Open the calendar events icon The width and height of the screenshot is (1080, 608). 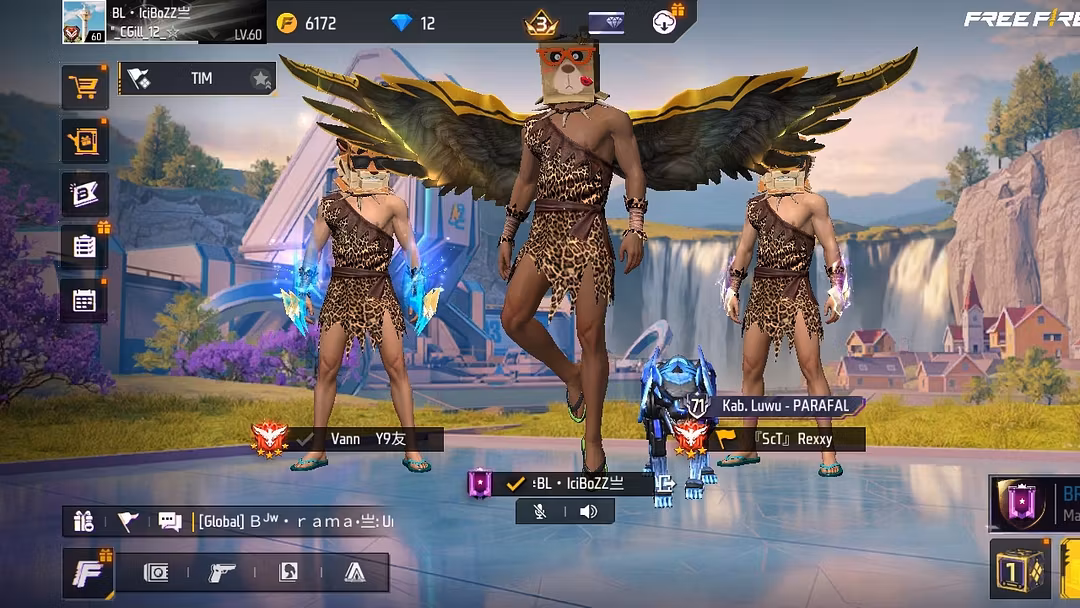click(x=85, y=300)
